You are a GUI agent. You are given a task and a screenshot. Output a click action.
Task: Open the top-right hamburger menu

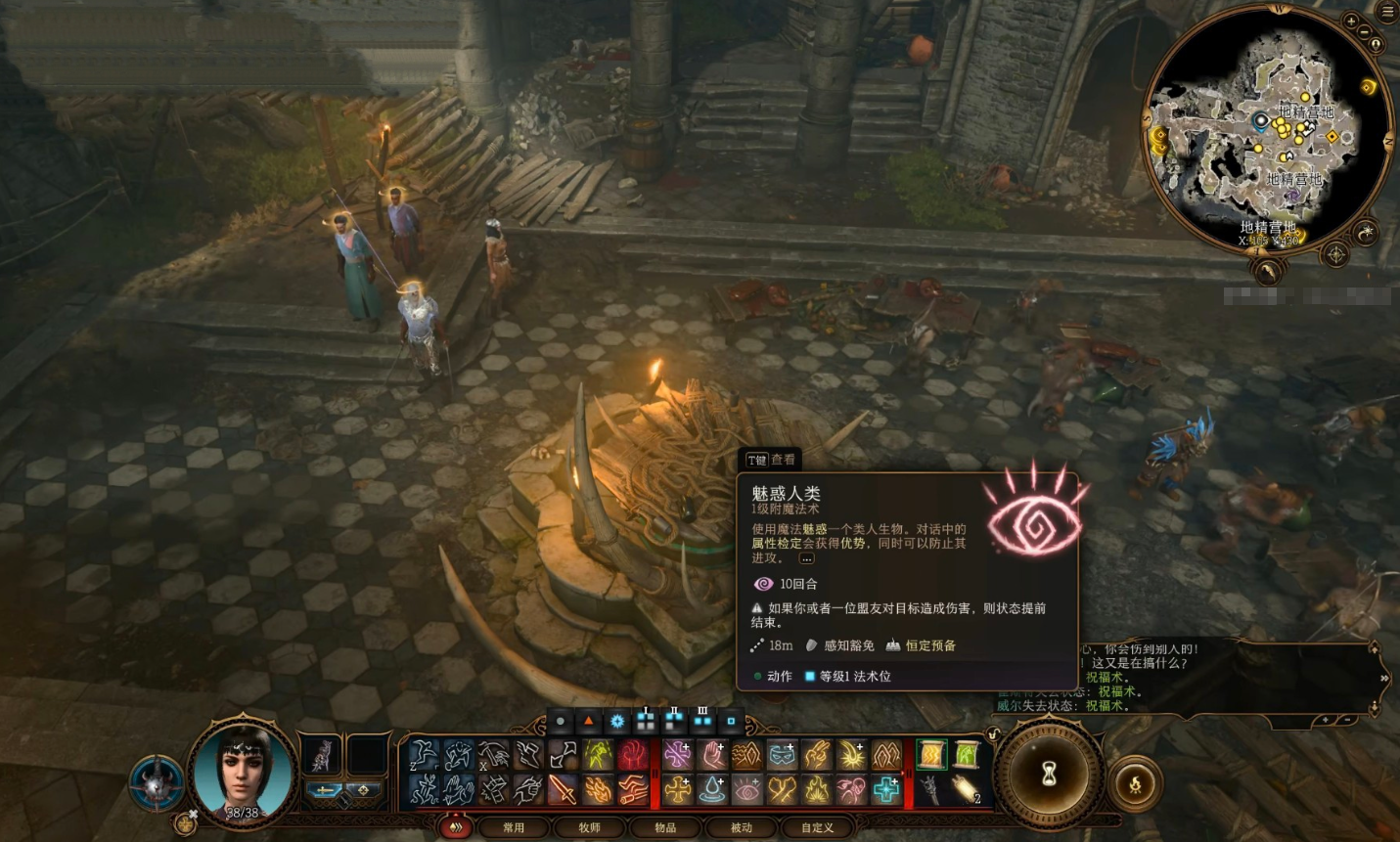1387,12
